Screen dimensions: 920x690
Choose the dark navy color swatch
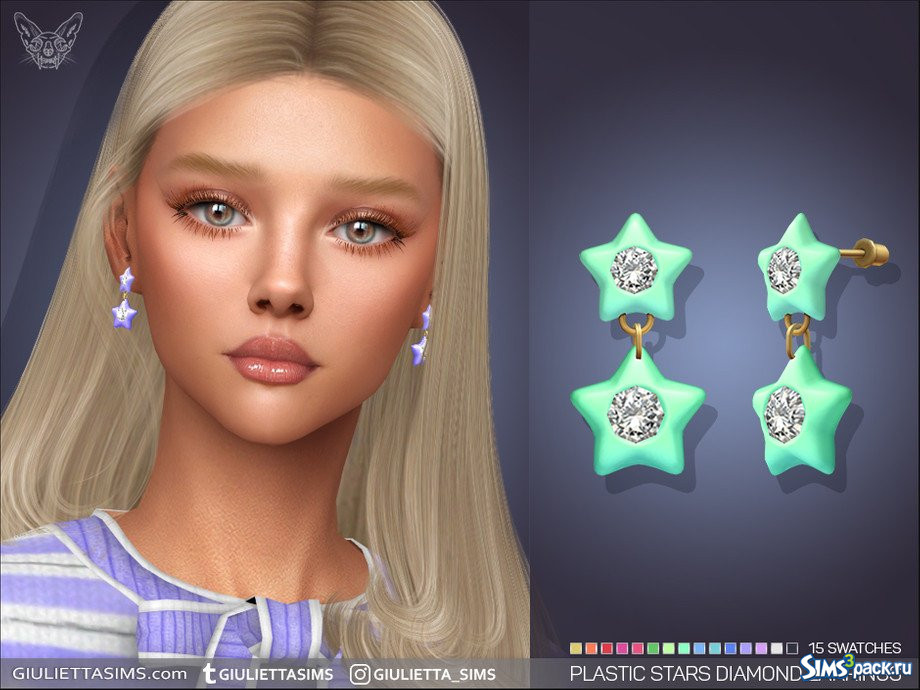tap(792, 648)
